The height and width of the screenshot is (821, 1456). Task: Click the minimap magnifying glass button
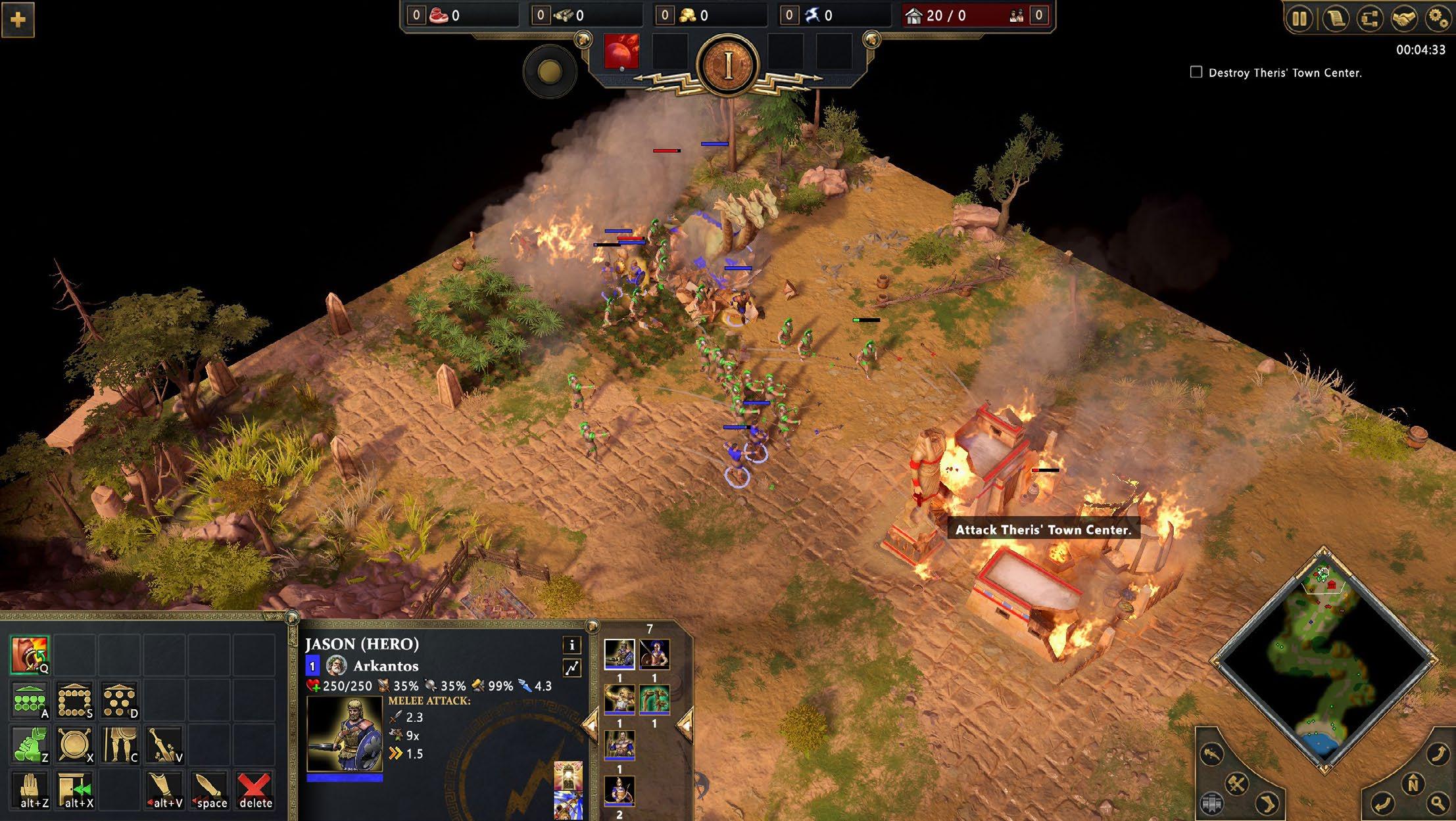click(1438, 803)
